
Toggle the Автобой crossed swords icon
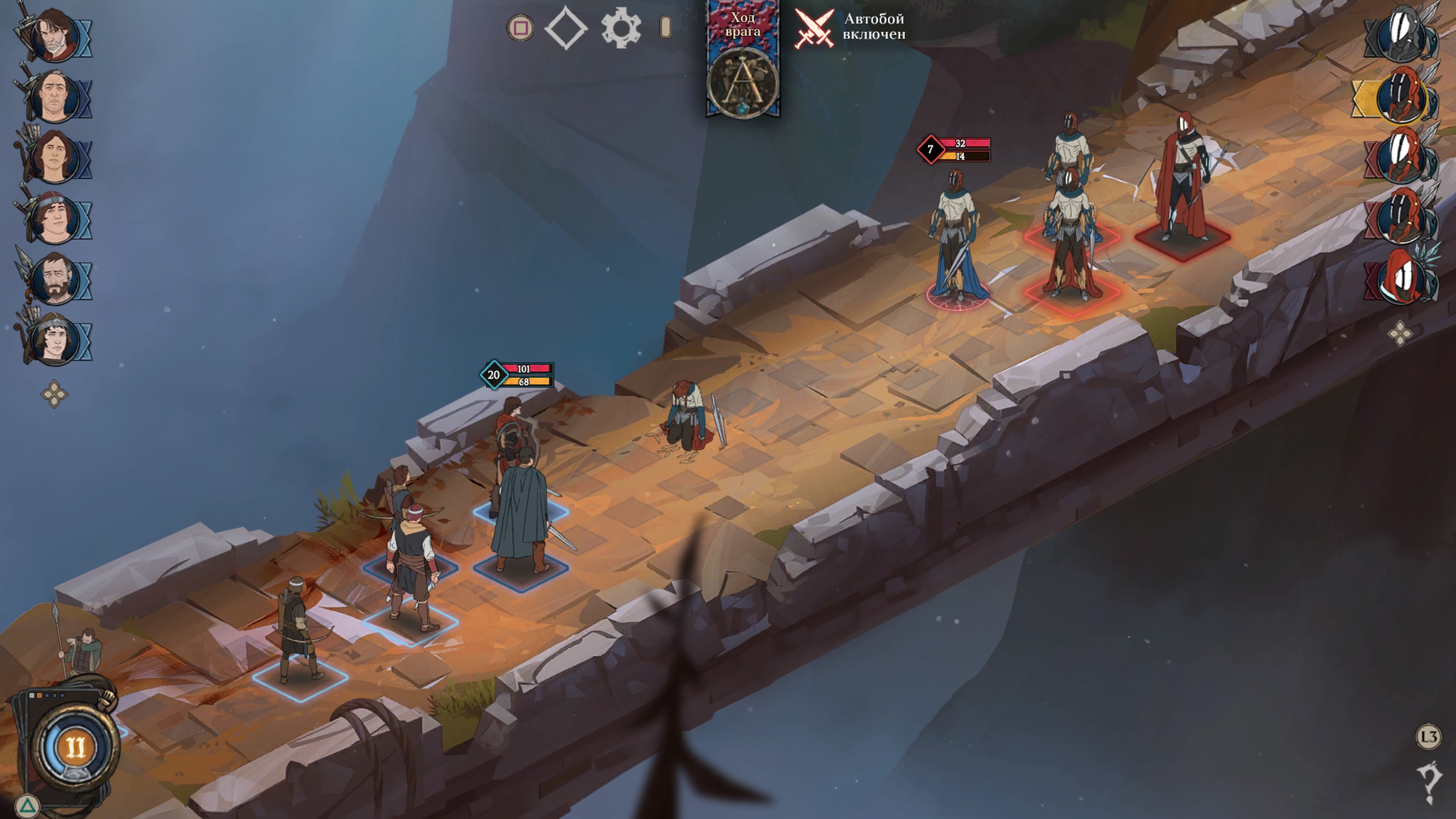(814, 28)
